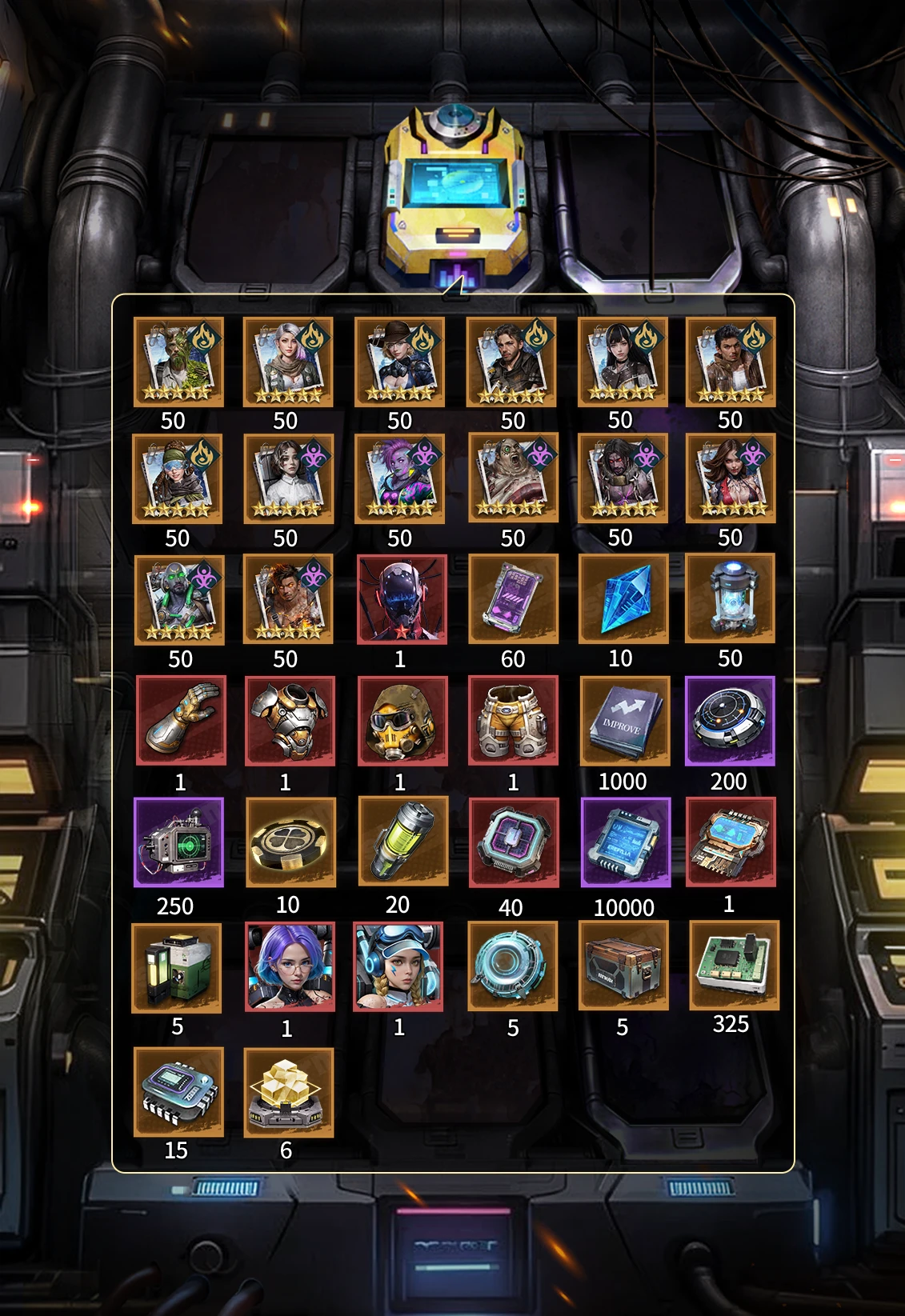Open the IMPROVE book reward

pyautogui.click(x=624, y=721)
